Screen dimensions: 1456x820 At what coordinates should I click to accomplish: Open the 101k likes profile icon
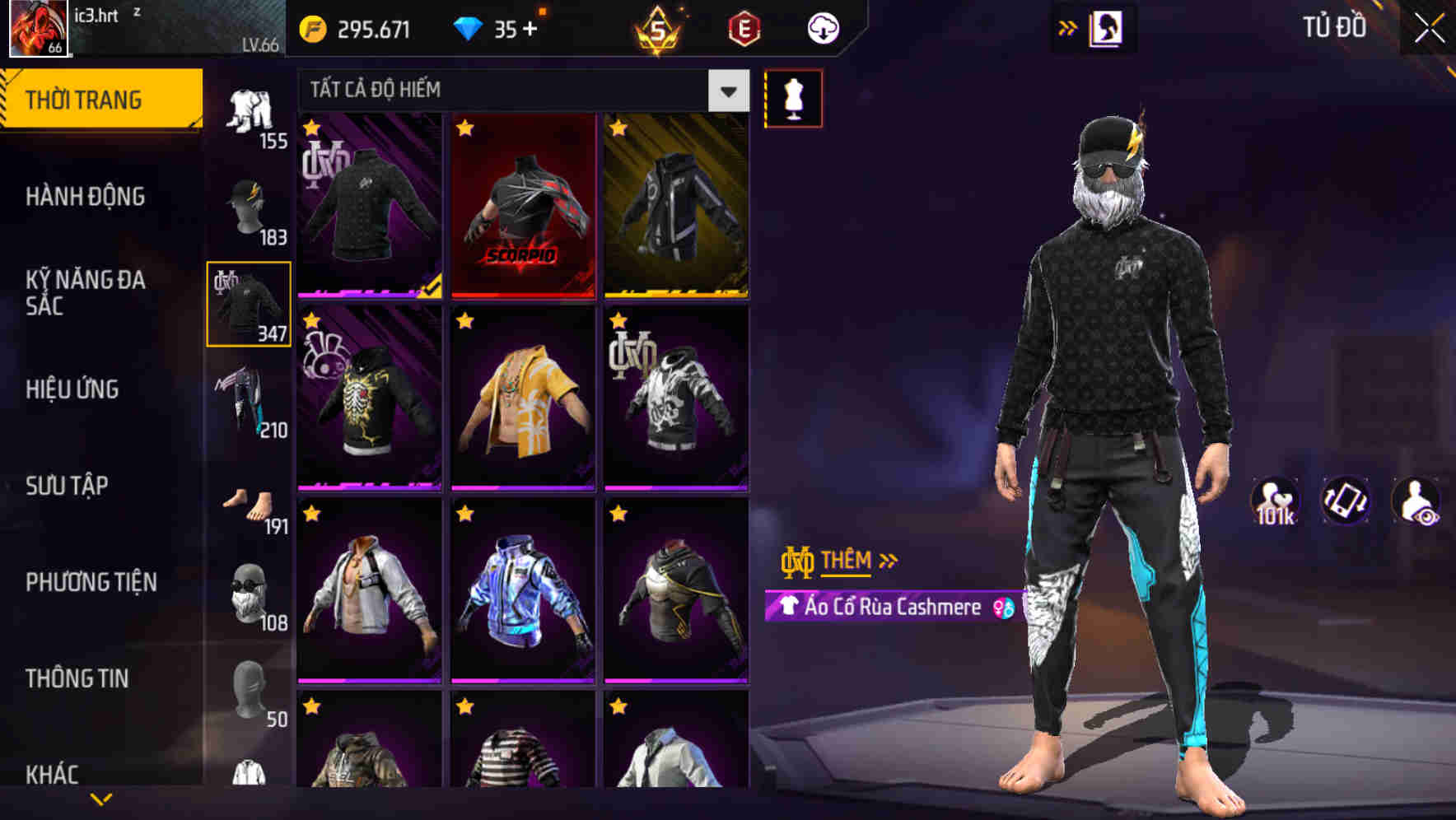tap(1276, 502)
